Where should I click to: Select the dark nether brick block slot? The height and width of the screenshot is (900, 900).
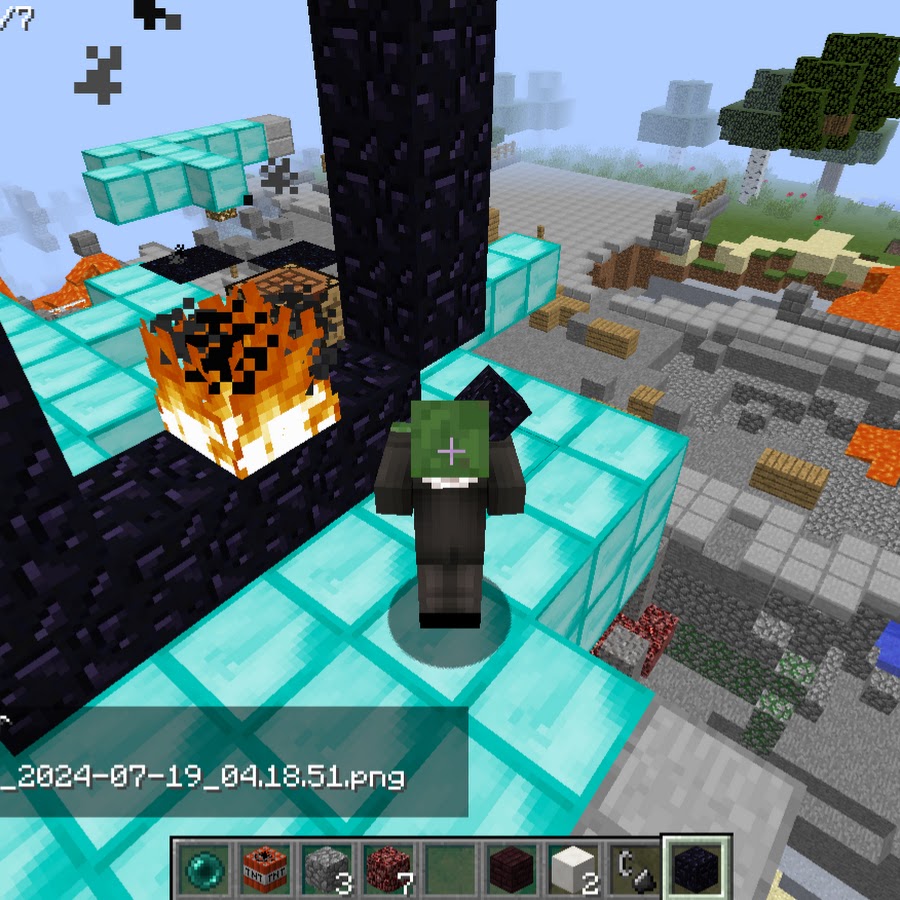click(513, 868)
